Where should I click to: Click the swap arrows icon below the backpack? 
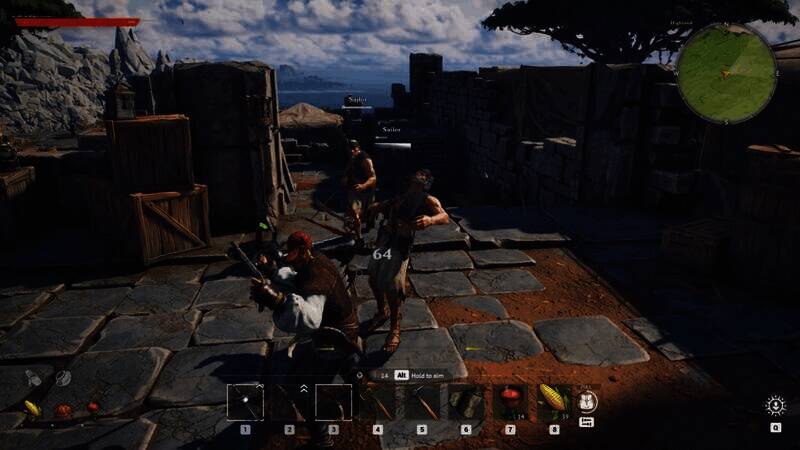pyautogui.click(x=587, y=422)
